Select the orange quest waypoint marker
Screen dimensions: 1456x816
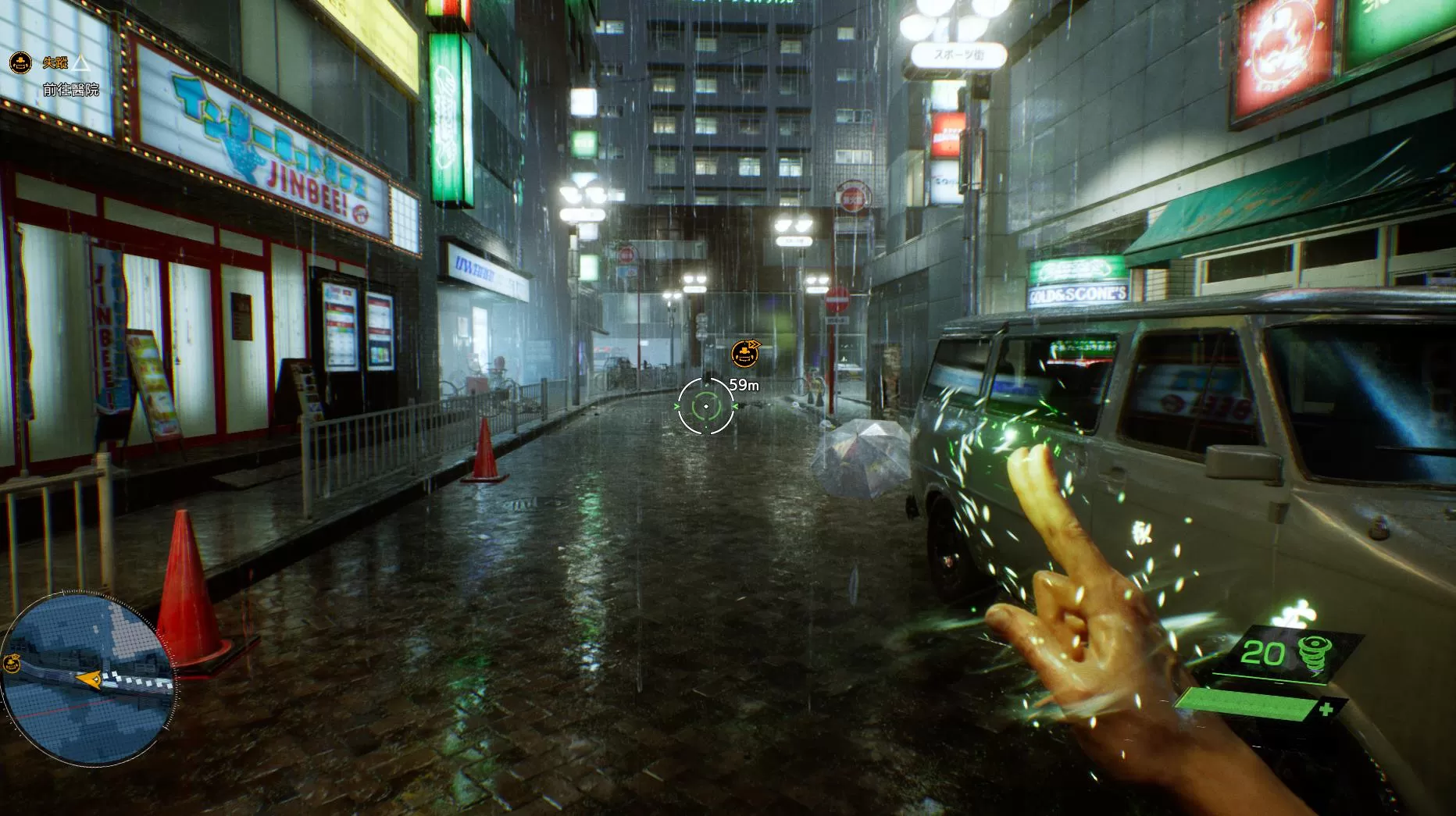click(x=745, y=354)
